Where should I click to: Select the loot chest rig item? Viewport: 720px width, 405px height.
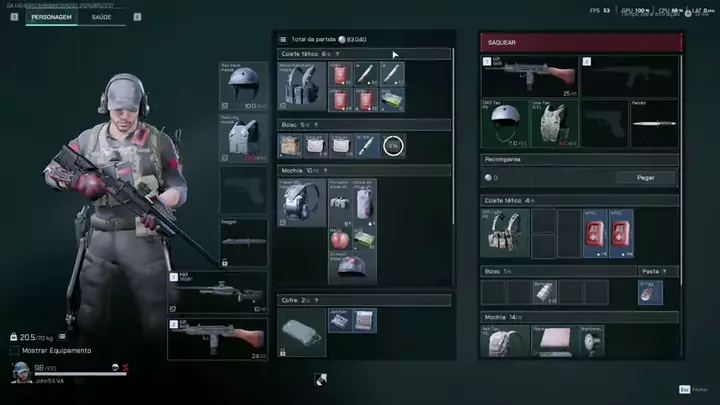pos(504,233)
